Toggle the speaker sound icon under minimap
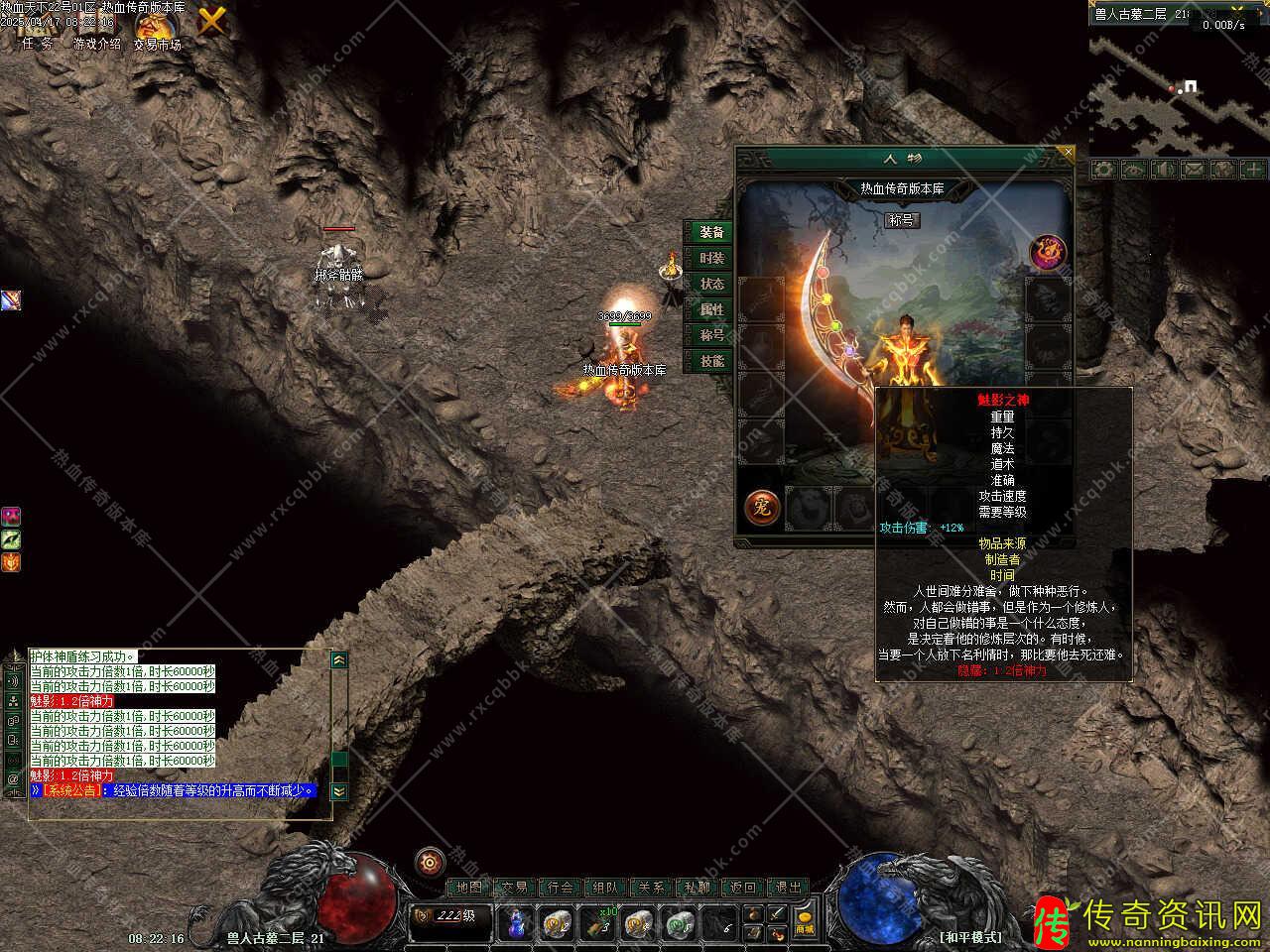Image resolution: width=1270 pixels, height=952 pixels. click(1162, 170)
